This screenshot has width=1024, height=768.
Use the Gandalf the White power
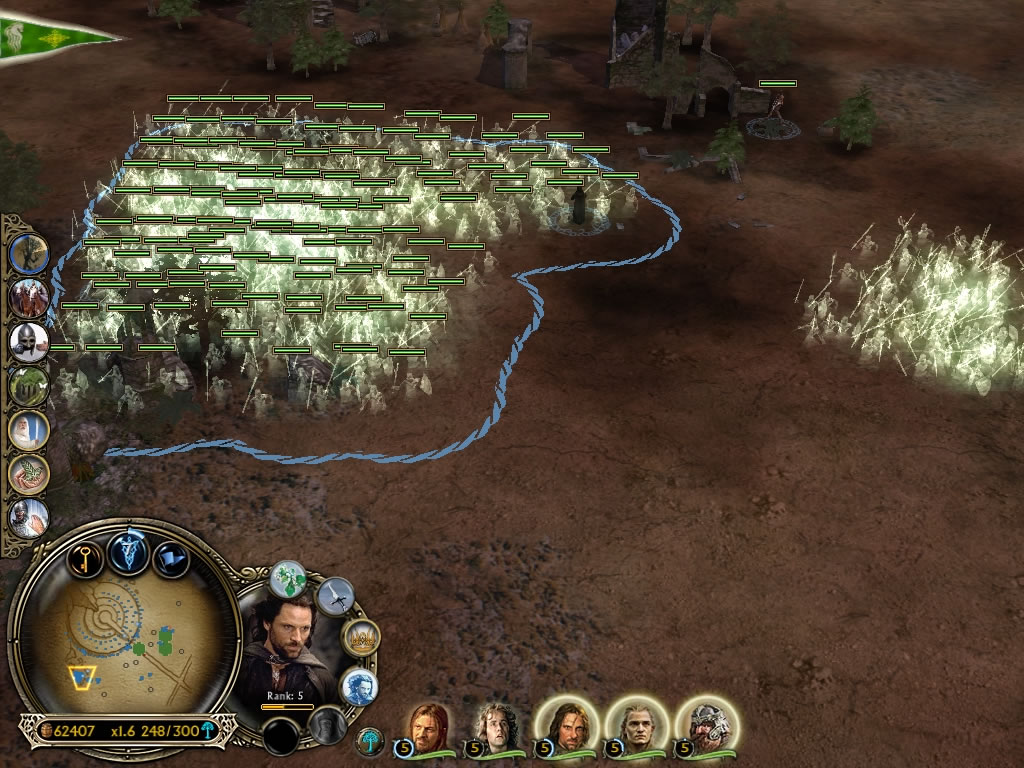29,430
